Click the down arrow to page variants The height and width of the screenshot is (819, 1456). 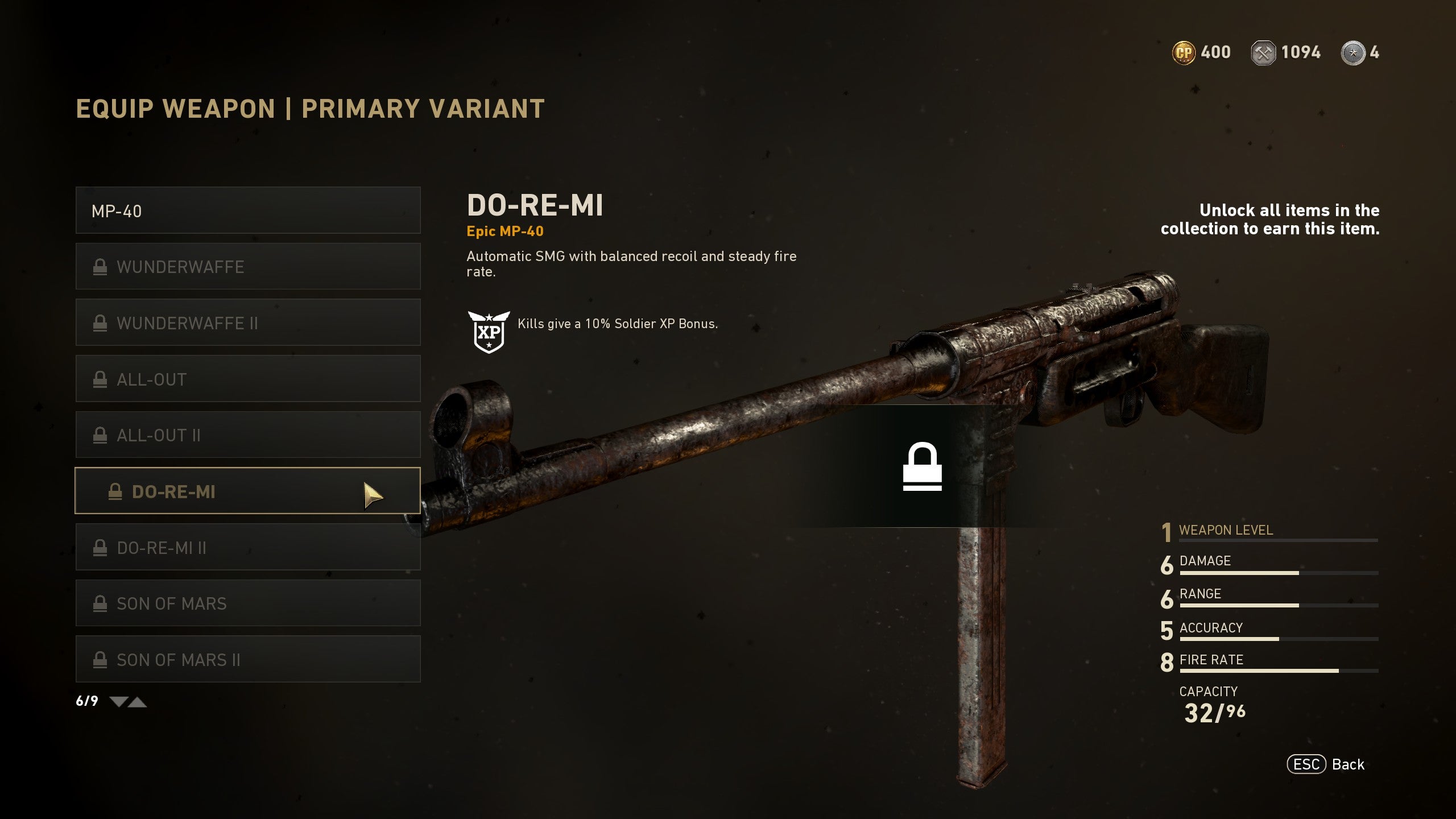point(119,702)
